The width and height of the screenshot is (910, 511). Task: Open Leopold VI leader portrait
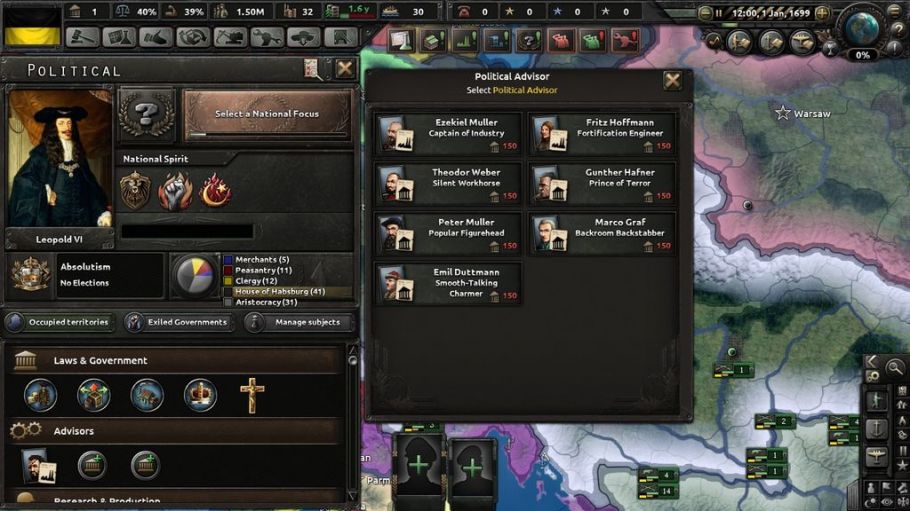59,162
